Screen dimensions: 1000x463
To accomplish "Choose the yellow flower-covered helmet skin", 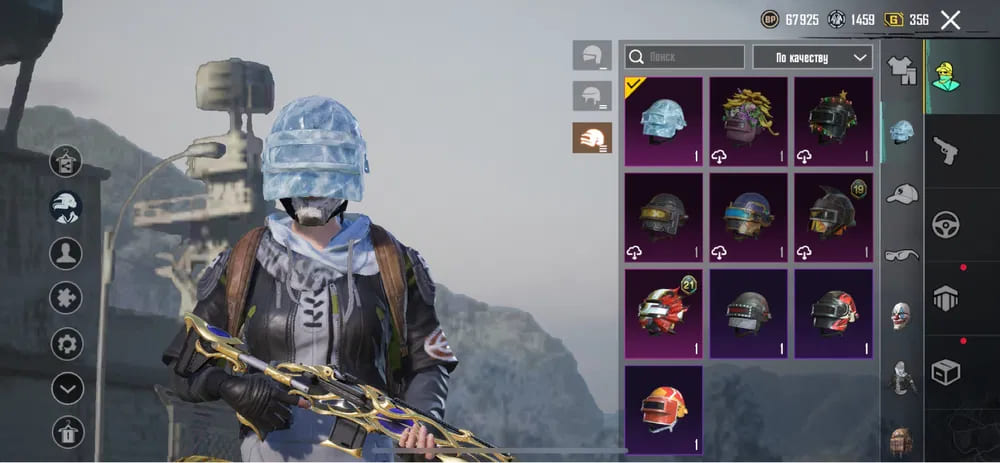I will (748, 121).
